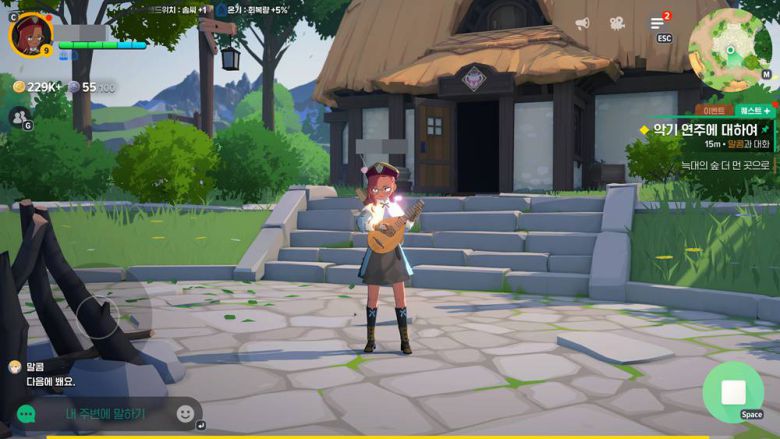
Task: Activate the video camera mode icon
Action: [x=617, y=23]
